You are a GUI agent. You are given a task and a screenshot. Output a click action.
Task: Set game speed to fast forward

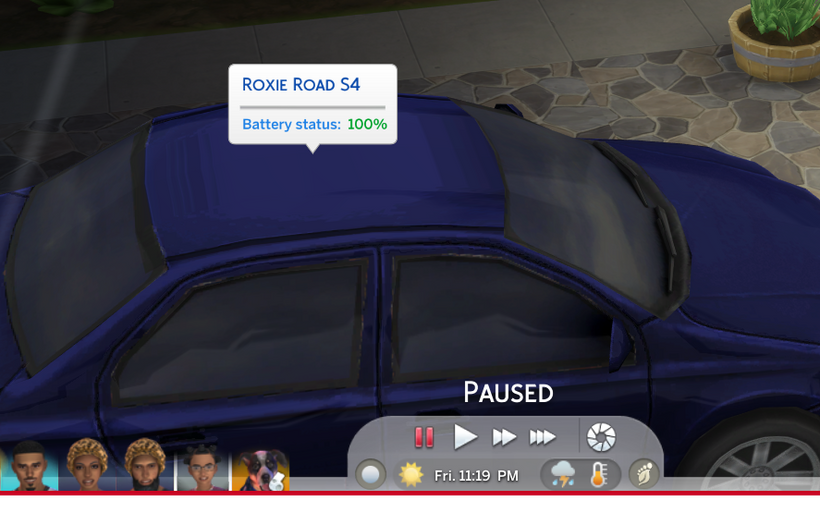click(x=504, y=437)
